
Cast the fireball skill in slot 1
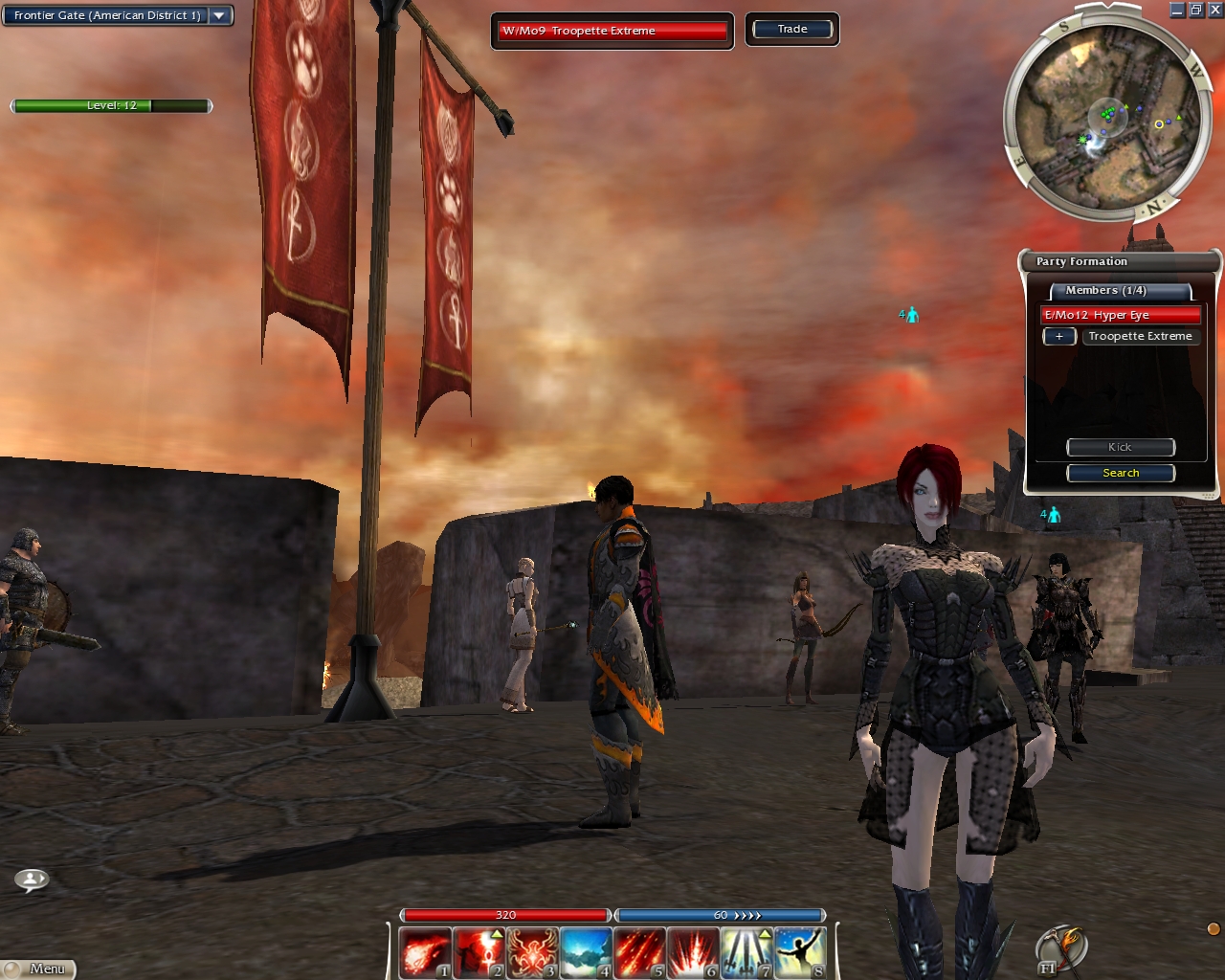click(424, 953)
